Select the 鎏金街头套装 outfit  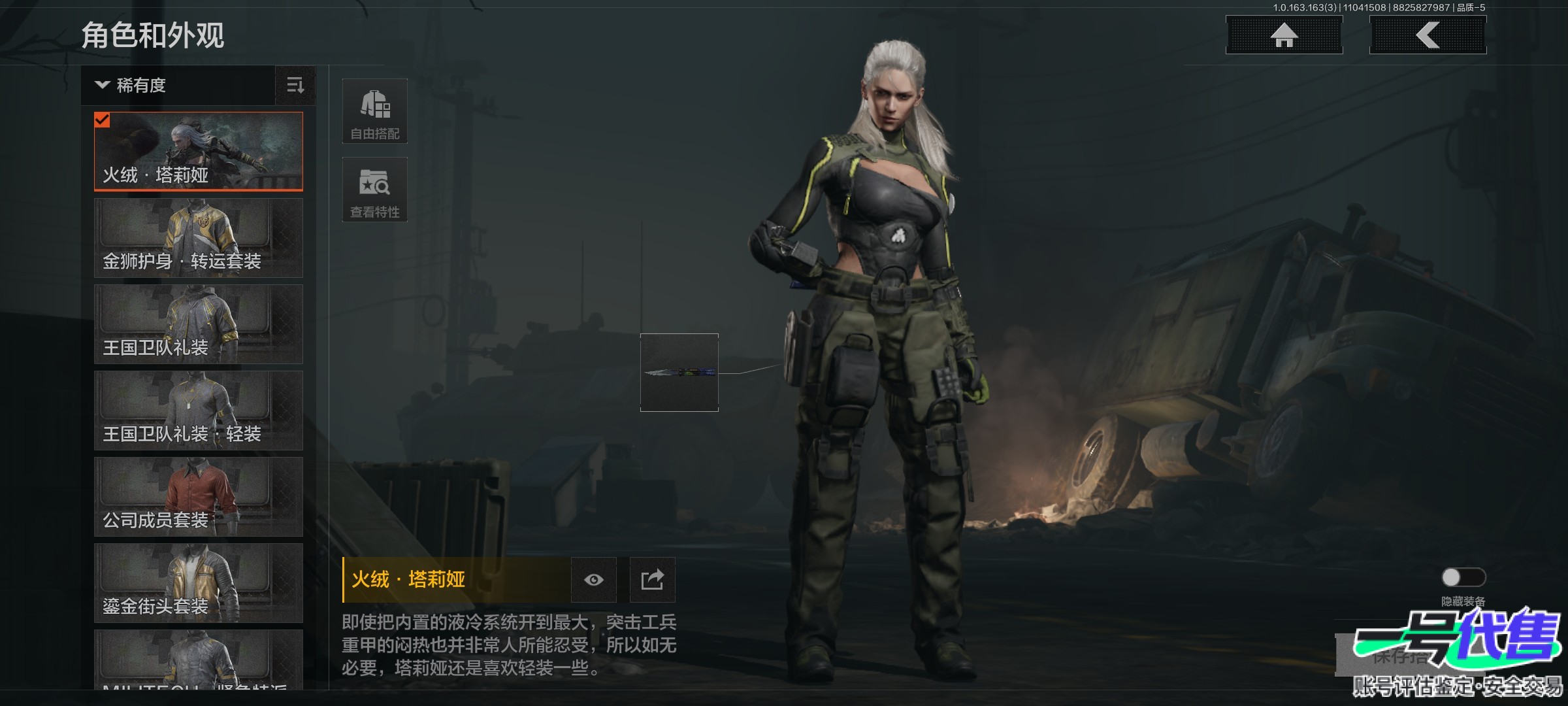(x=199, y=583)
